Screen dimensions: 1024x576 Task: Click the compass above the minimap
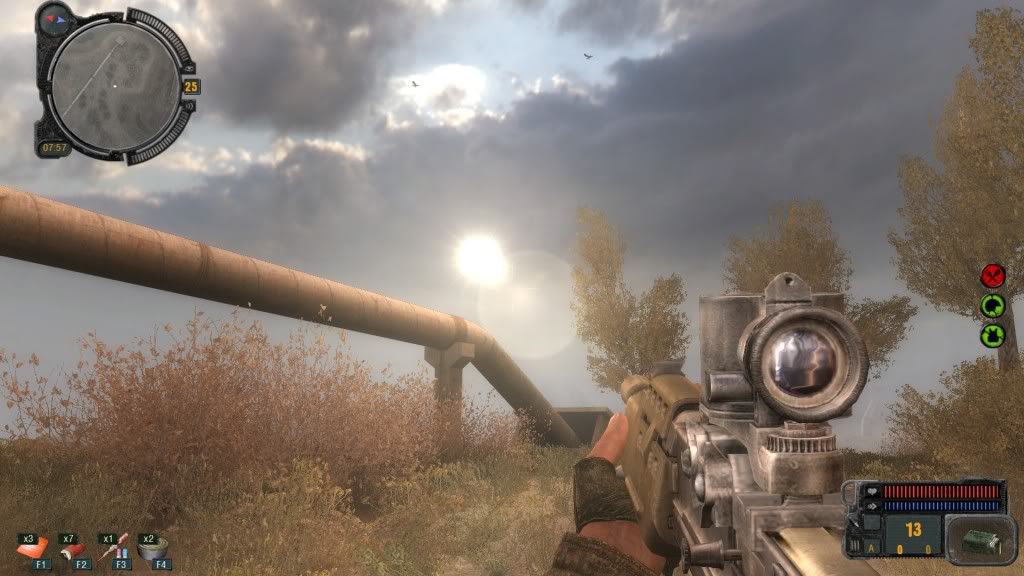tap(54, 19)
